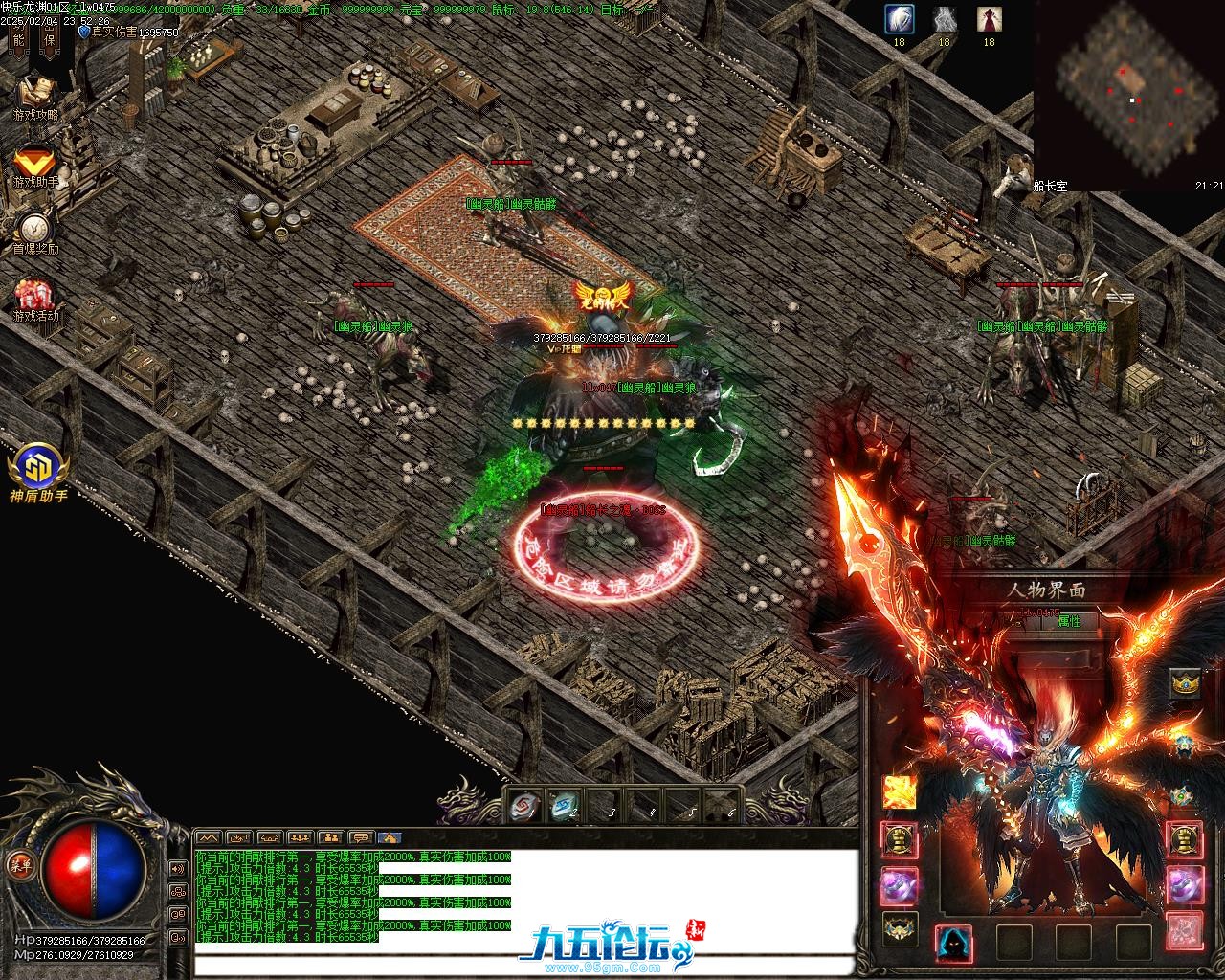Open the 游戏助手 game assistant
This screenshot has height=980, width=1225.
click(35, 163)
